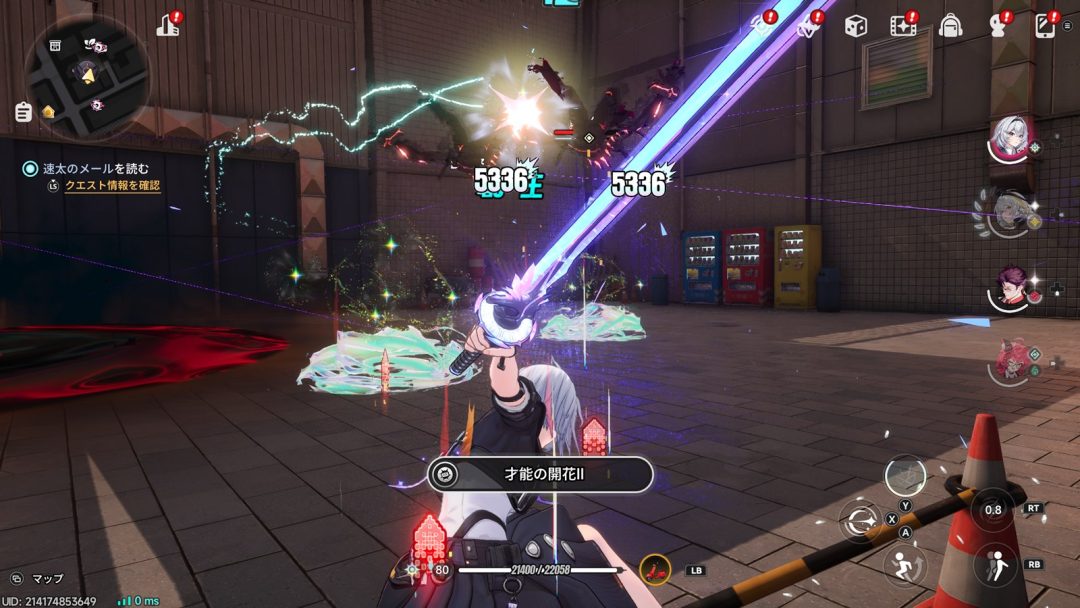Tap the running figure dash button
1080x608 pixels.
pos(906,565)
